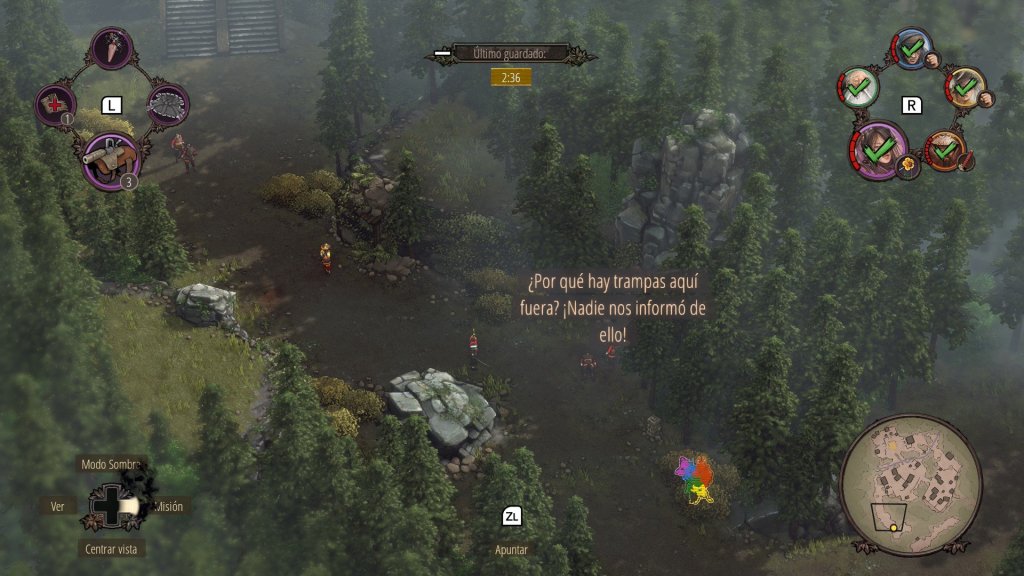Choose the 'Centrar vista' option
The width and height of the screenshot is (1024, 576).
click(111, 548)
